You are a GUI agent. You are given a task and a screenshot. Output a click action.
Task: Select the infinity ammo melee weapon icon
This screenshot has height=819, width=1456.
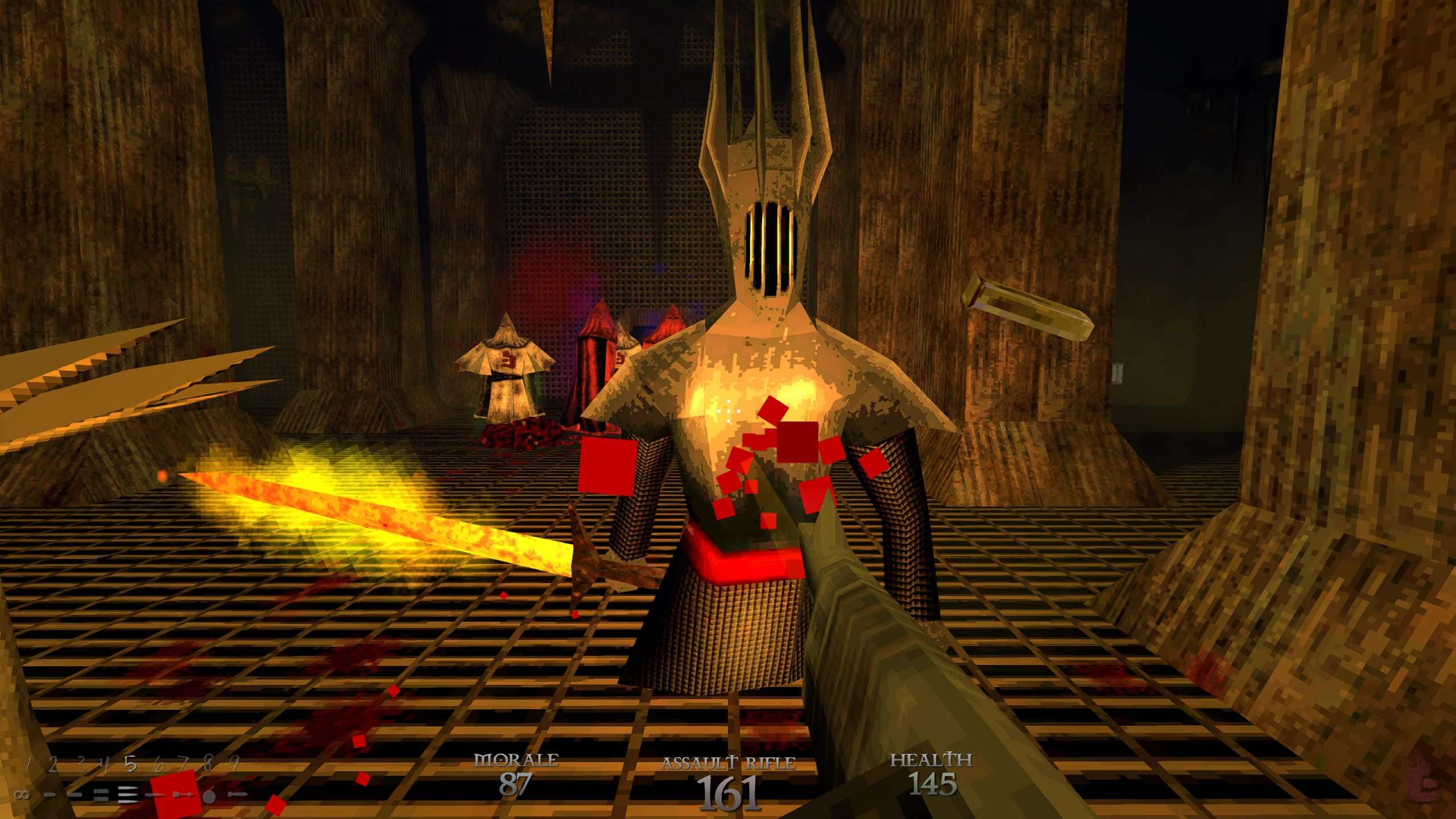pyautogui.click(x=23, y=795)
